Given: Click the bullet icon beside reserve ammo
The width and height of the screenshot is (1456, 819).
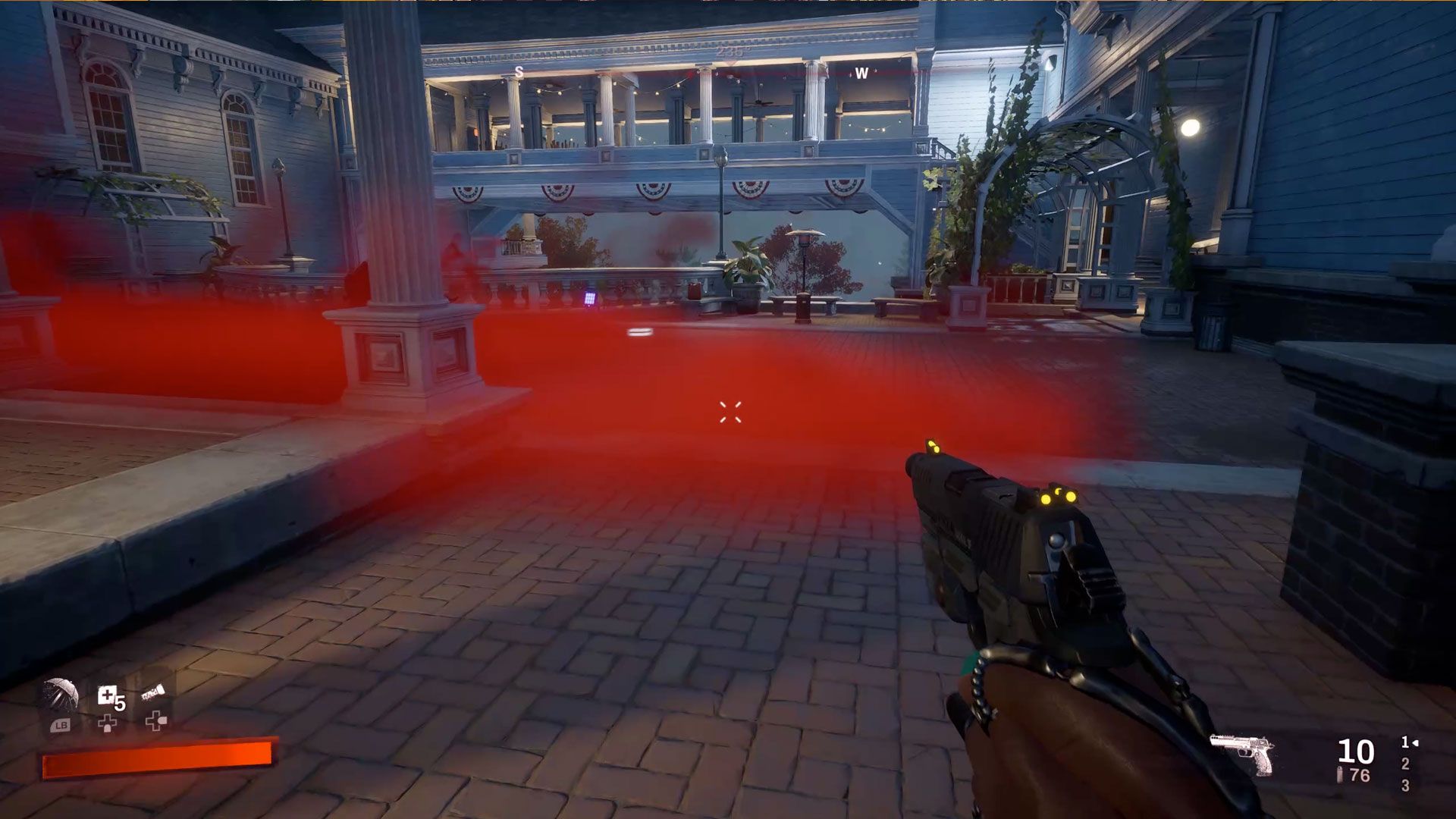Looking at the screenshot, I should click(x=1340, y=774).
